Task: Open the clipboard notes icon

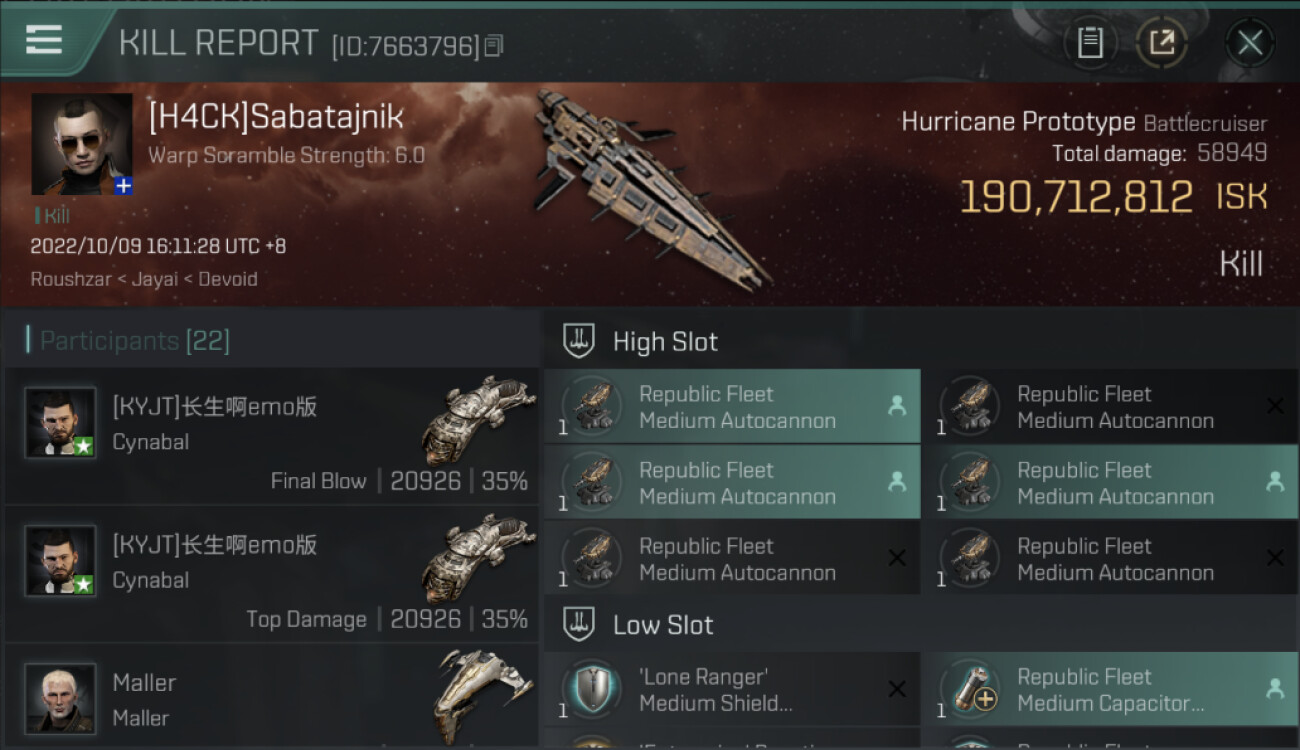Action: coord(1090,42)
